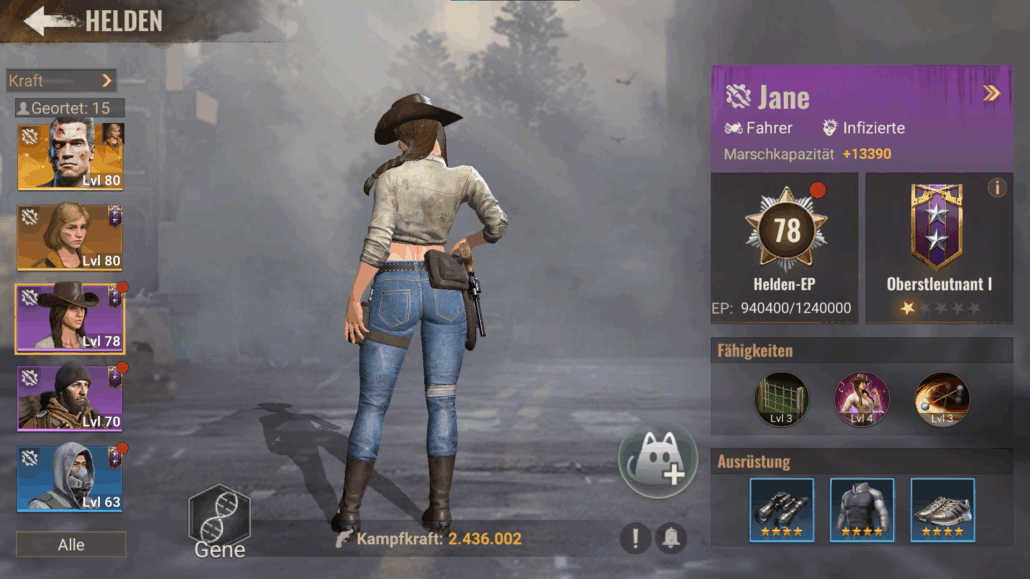Choose the Lvl 70 bearded hero portrait
This screenshot has width=1030, height=579.
coord(70,398)
